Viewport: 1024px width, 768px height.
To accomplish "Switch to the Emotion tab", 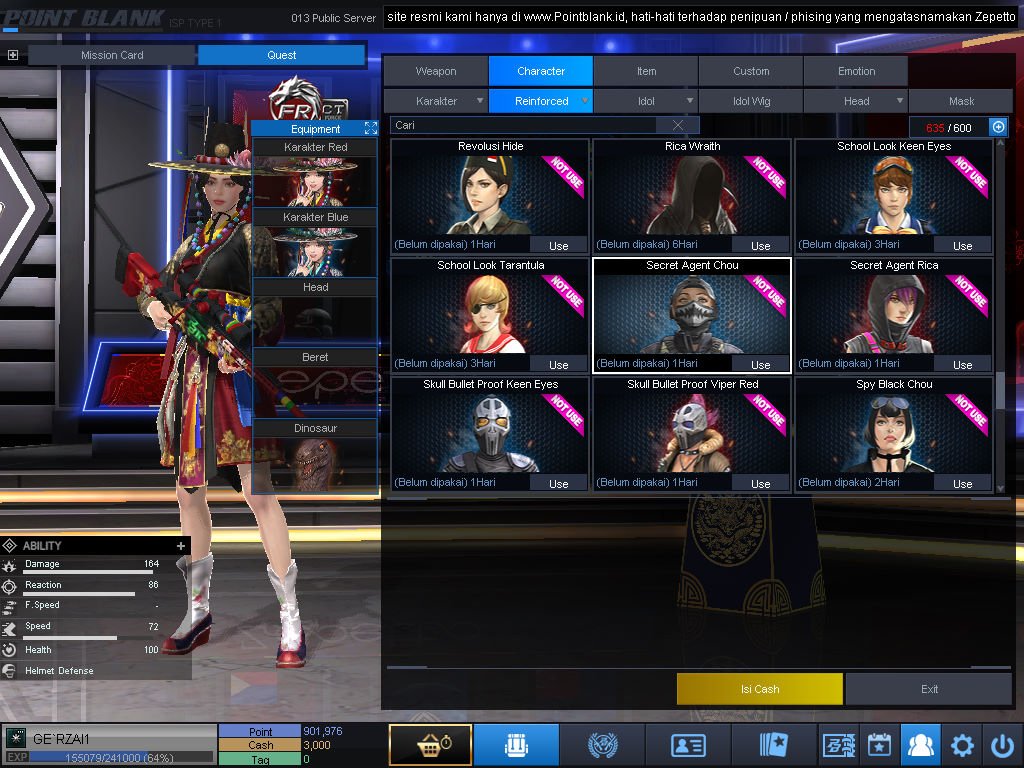I will [x=856, y=71].
